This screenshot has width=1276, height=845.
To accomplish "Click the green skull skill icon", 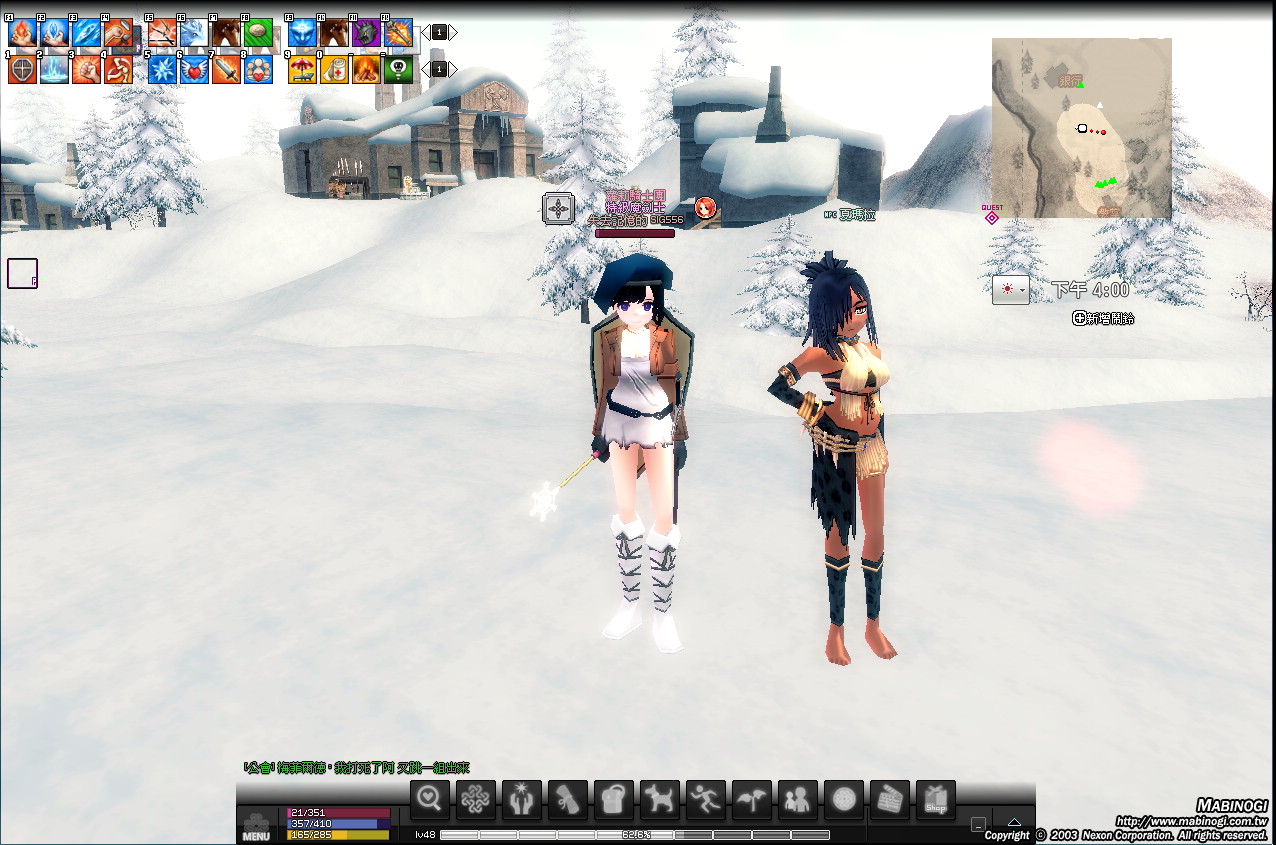I will (x=398, y=70).
